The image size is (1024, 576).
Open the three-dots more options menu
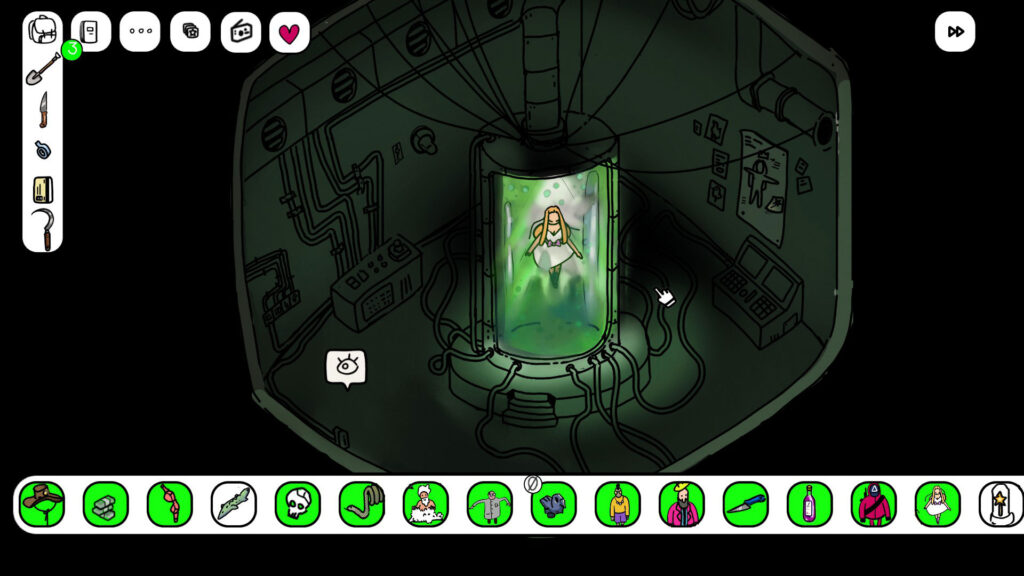tap(140, 32)
